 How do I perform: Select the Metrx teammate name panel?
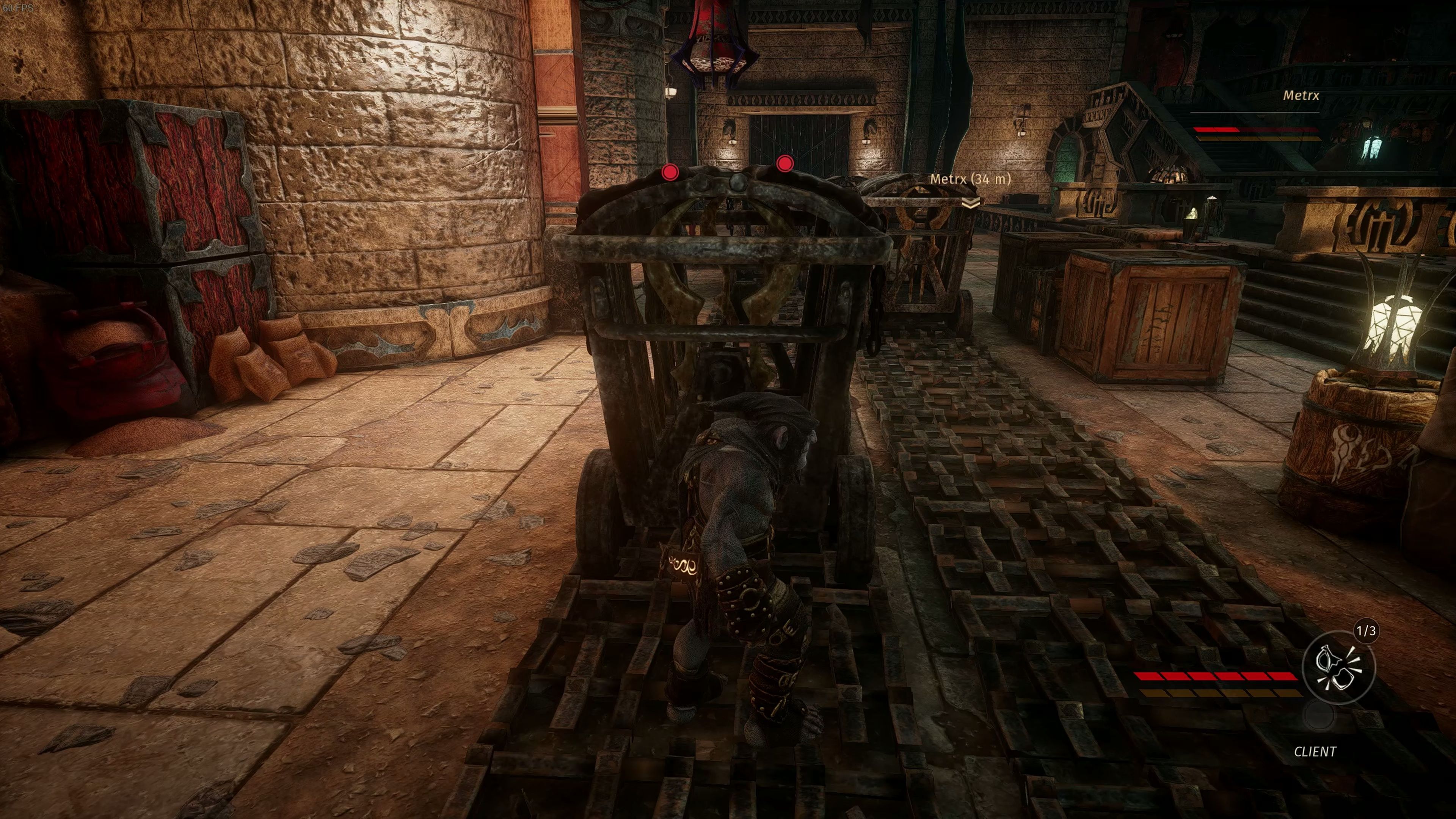(1301, 96)
